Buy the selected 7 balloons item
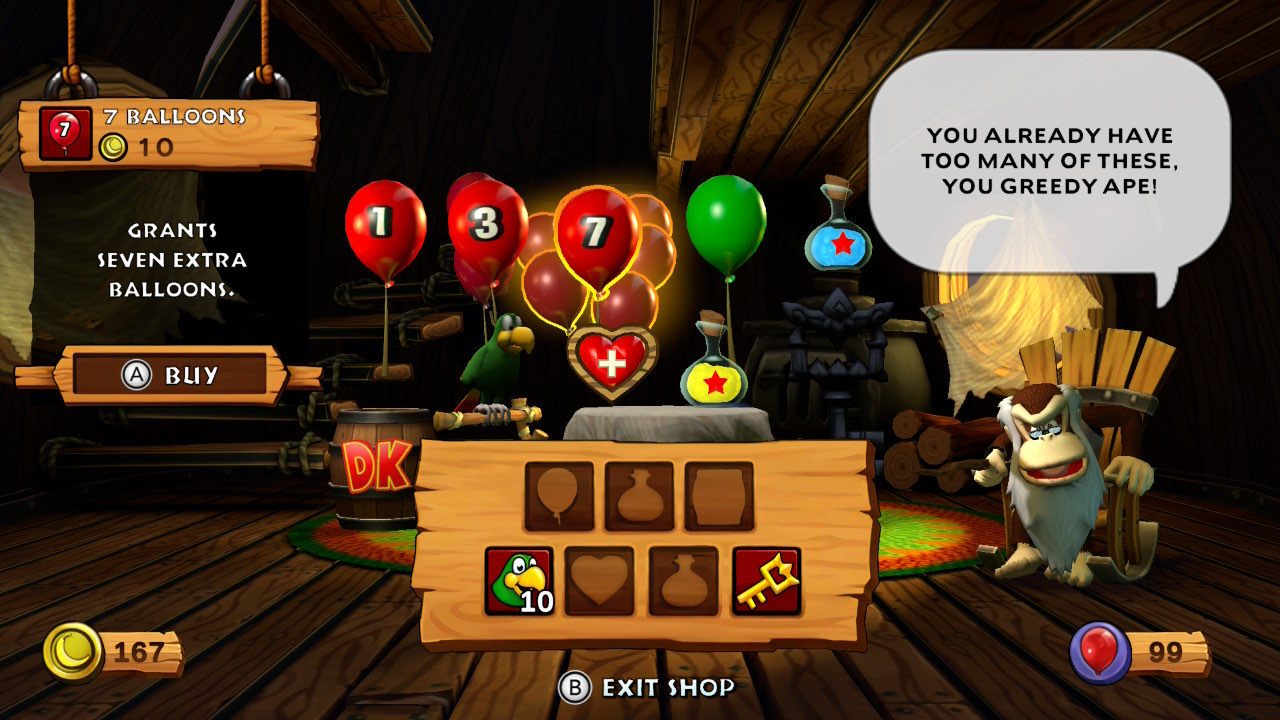This screenshot has height=720, width=1280. coord(170,375)
